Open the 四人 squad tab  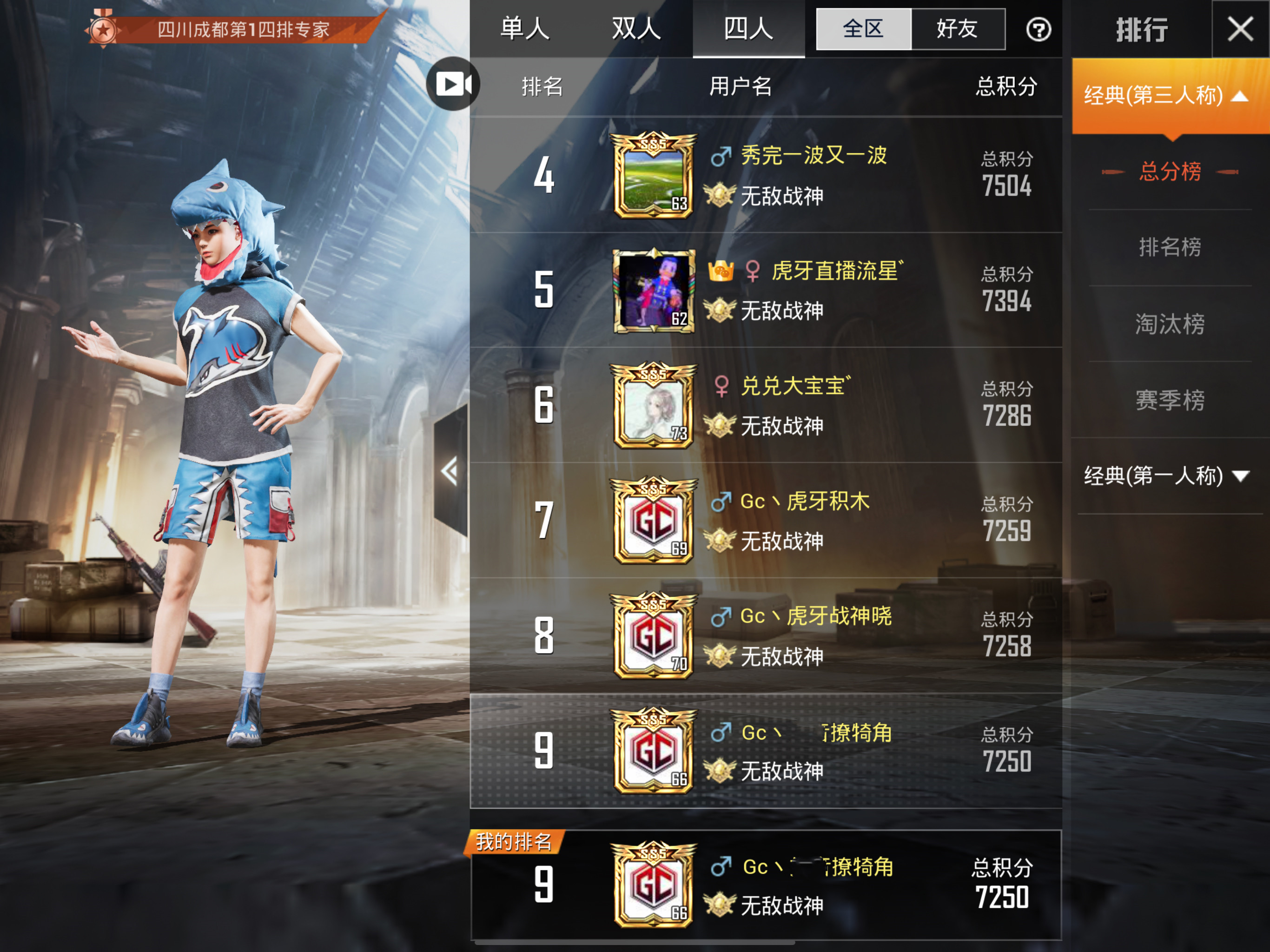click(748, 29)
